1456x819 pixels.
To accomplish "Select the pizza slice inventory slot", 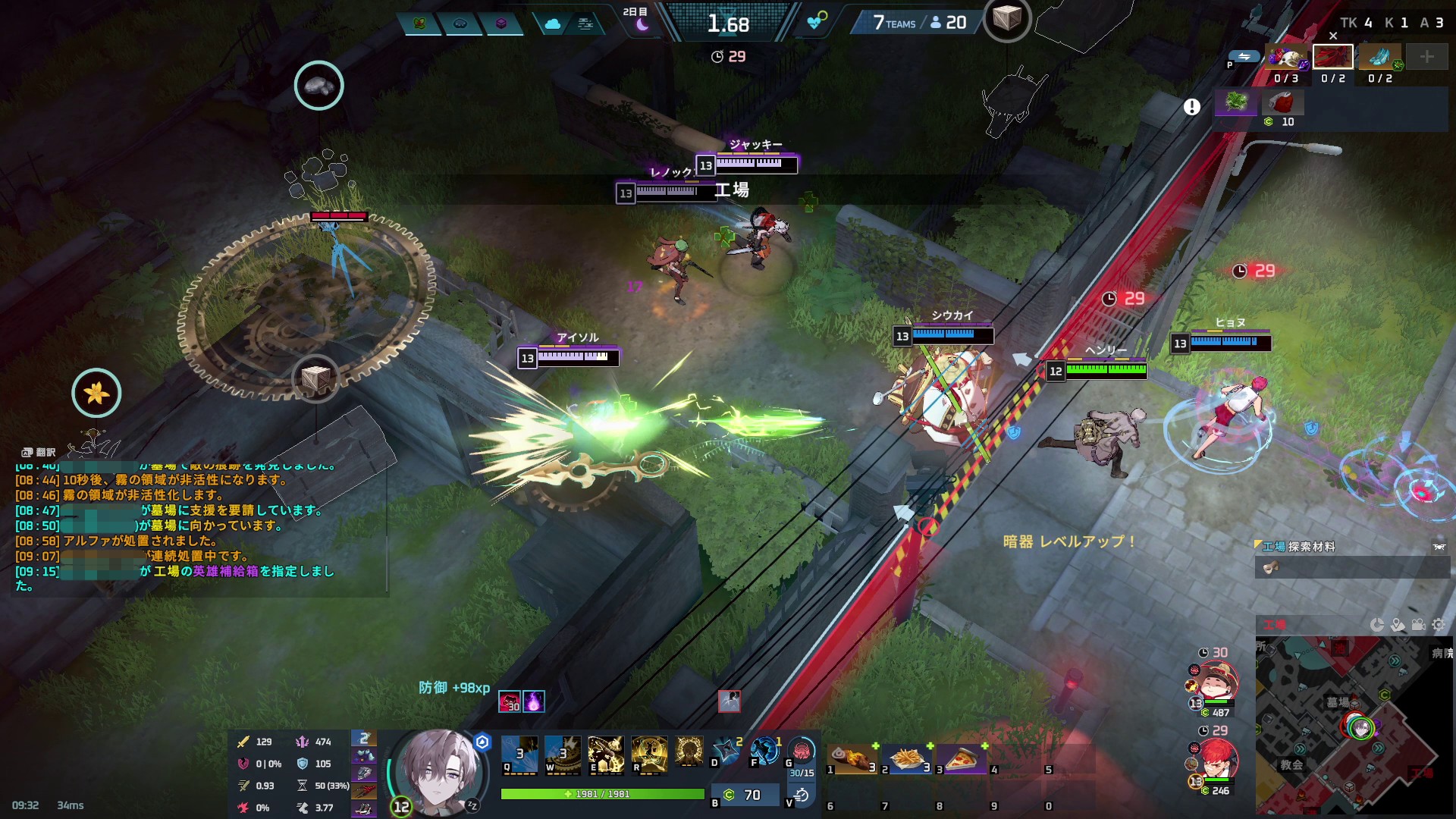I will click(962, 758).
